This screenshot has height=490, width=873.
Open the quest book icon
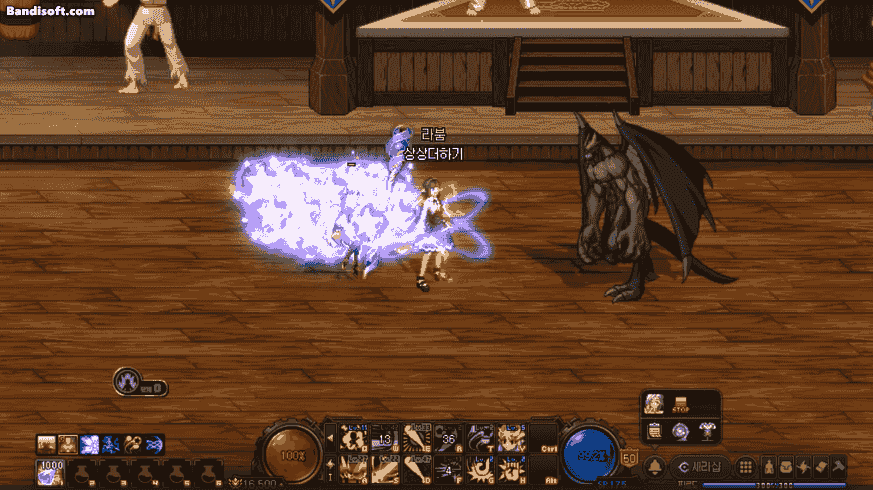(x=820, y=467)
